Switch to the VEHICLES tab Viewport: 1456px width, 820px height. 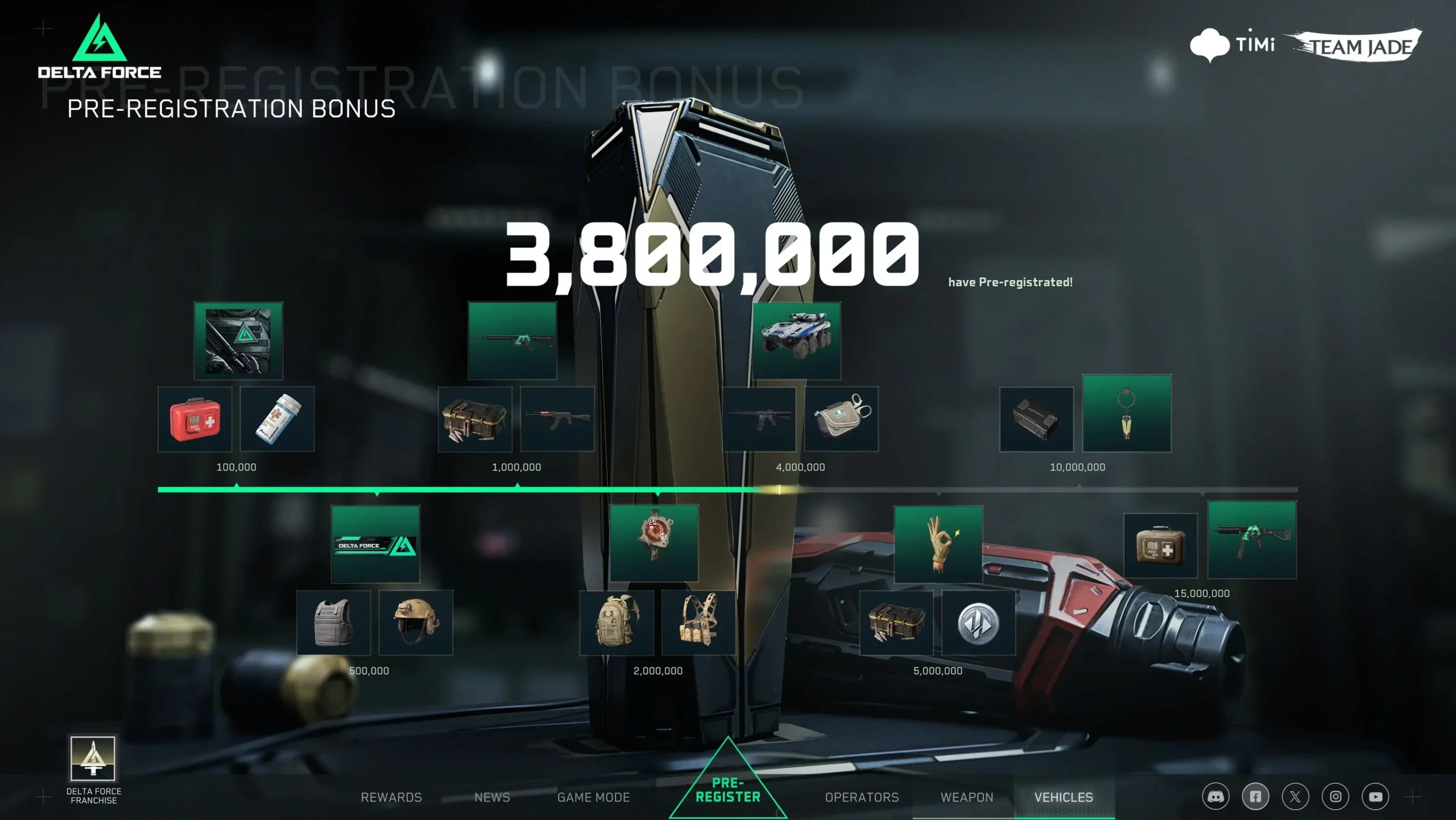pos(1064,797)
